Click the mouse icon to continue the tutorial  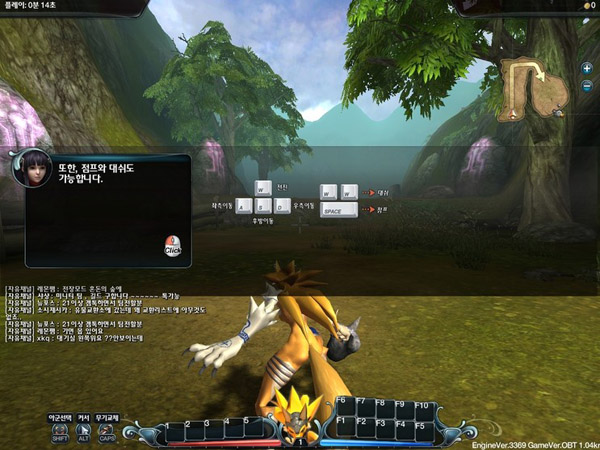(172, 247)
